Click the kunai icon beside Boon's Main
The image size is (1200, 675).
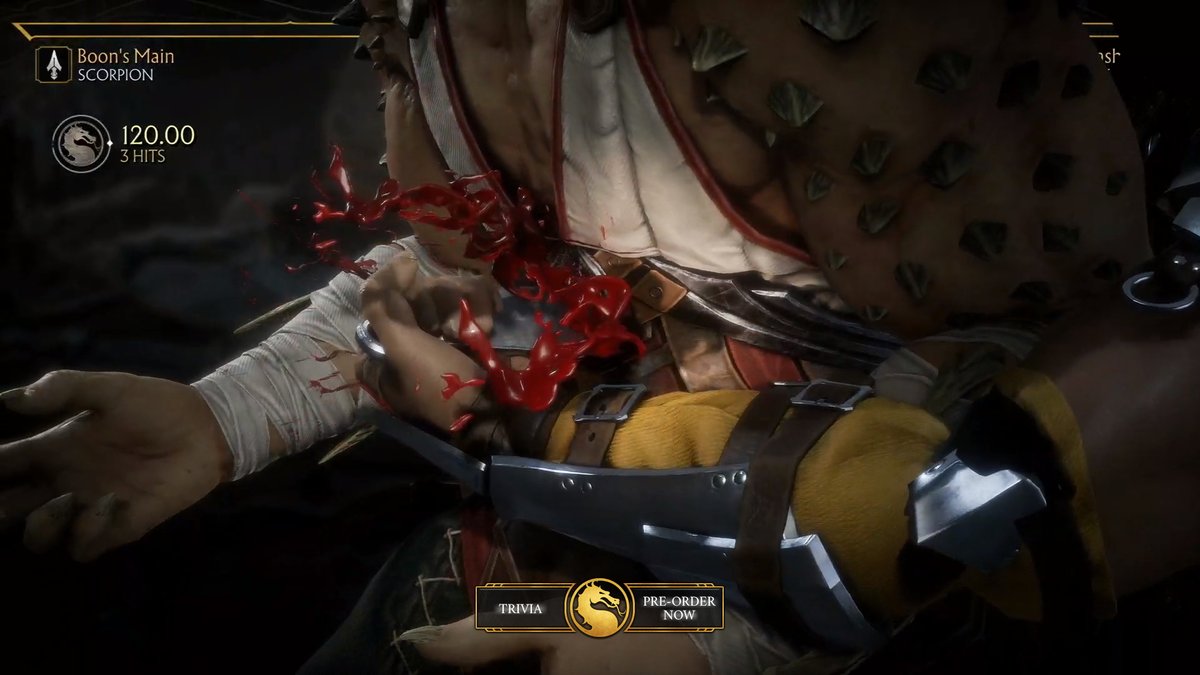pos(53,65)
